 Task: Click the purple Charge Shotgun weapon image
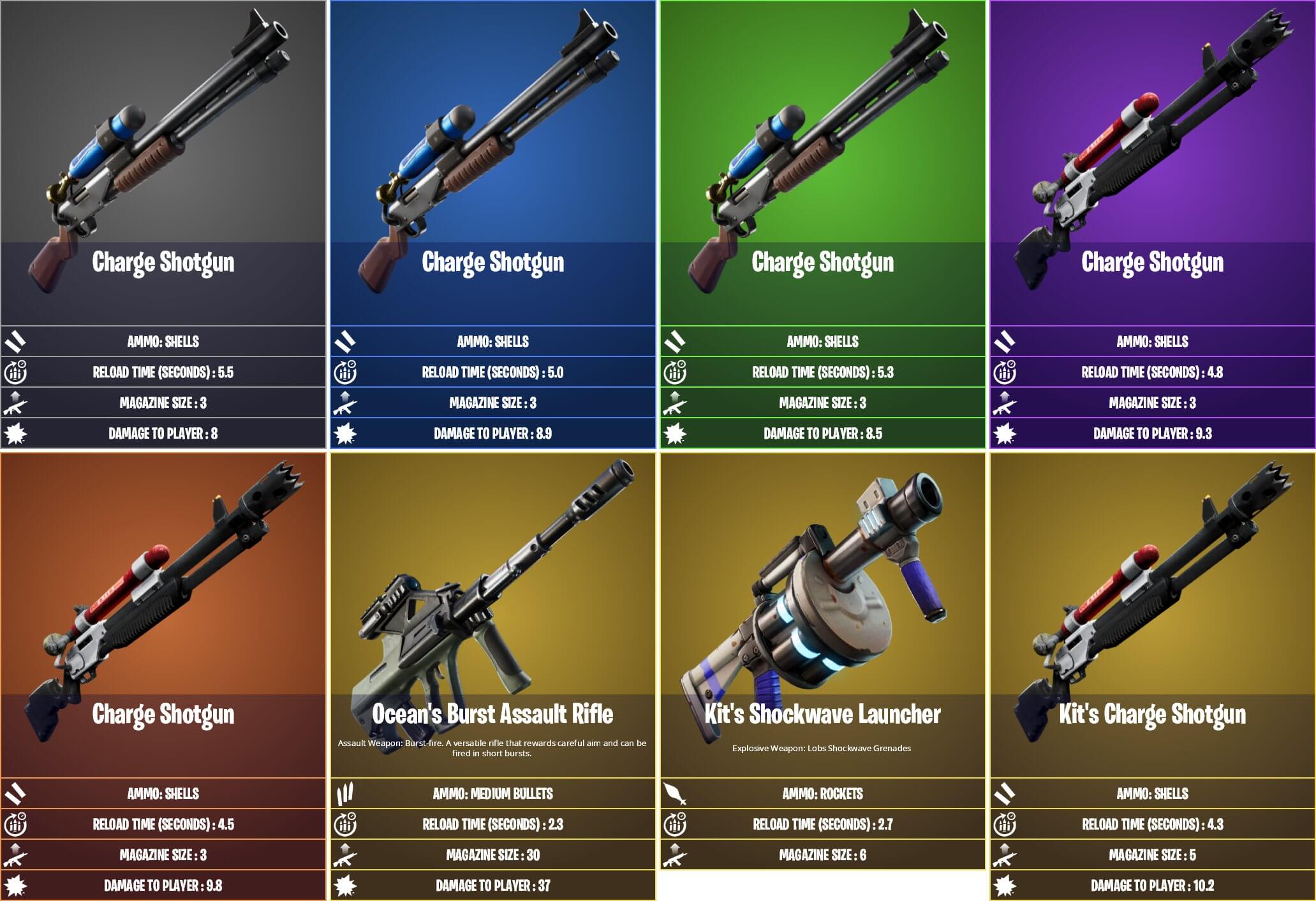[1148, 128]
